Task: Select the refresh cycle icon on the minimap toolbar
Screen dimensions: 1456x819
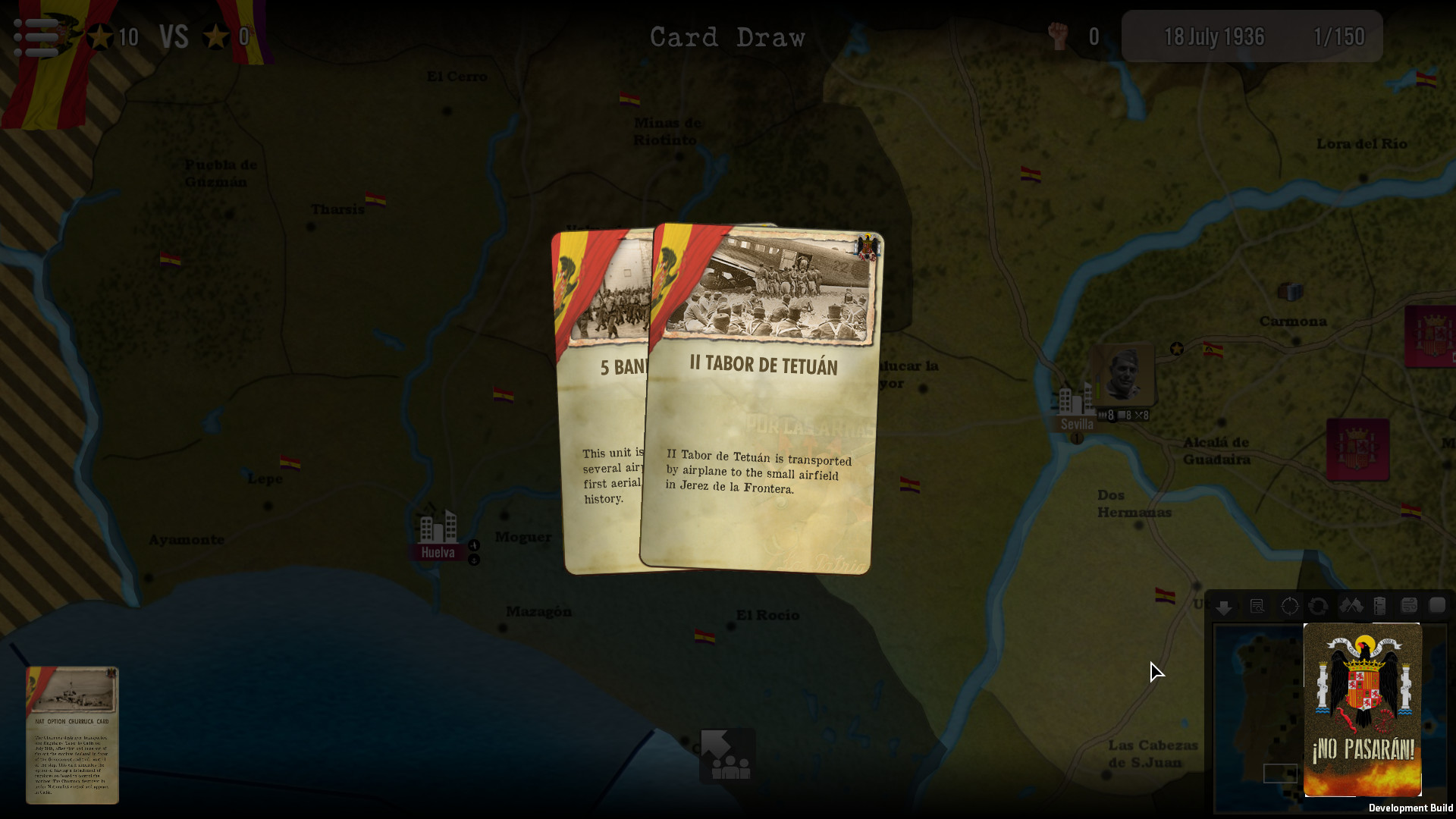Action: click(x=1319, y=606)
